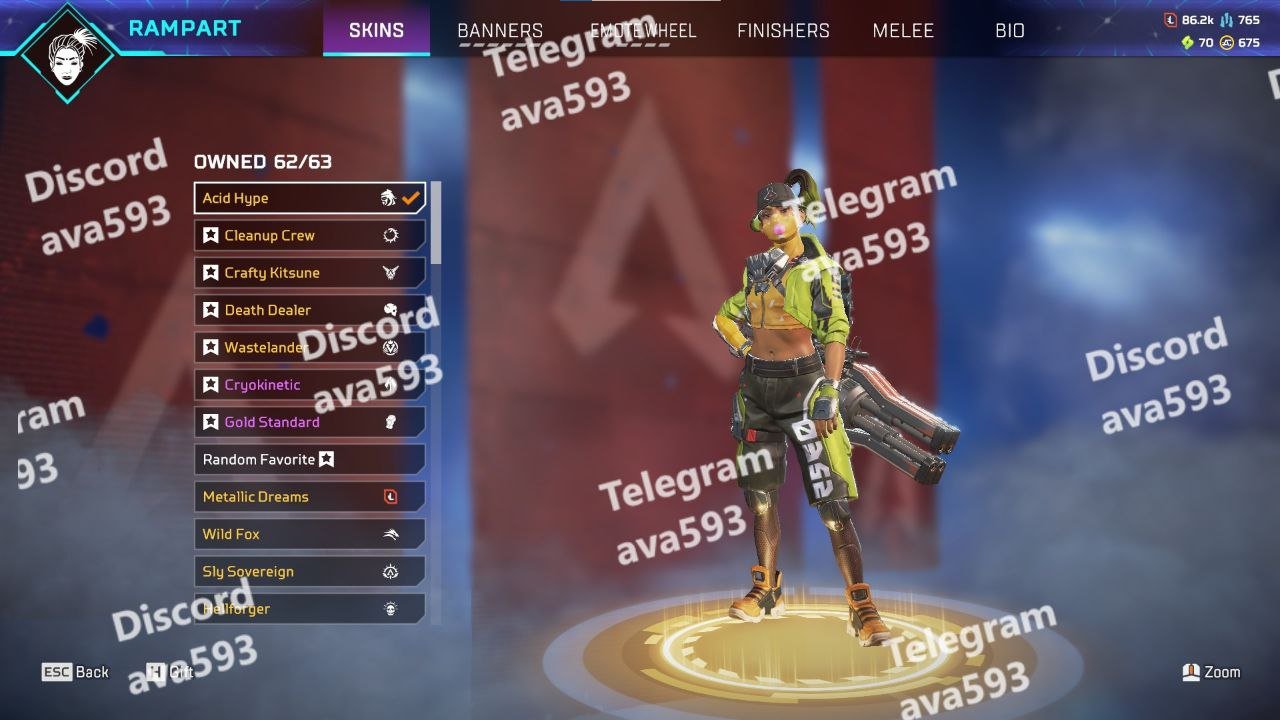Pick the Cryokinetic skin

tap(309, 385)
